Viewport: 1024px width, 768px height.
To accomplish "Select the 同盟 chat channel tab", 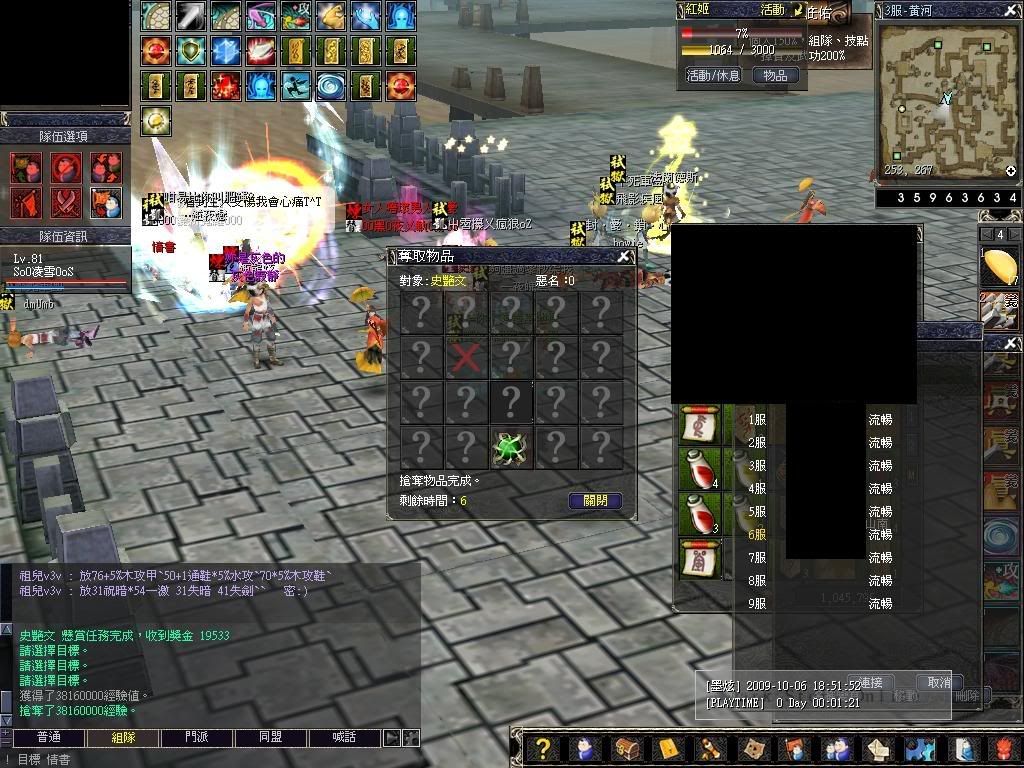I will [270, 737].
